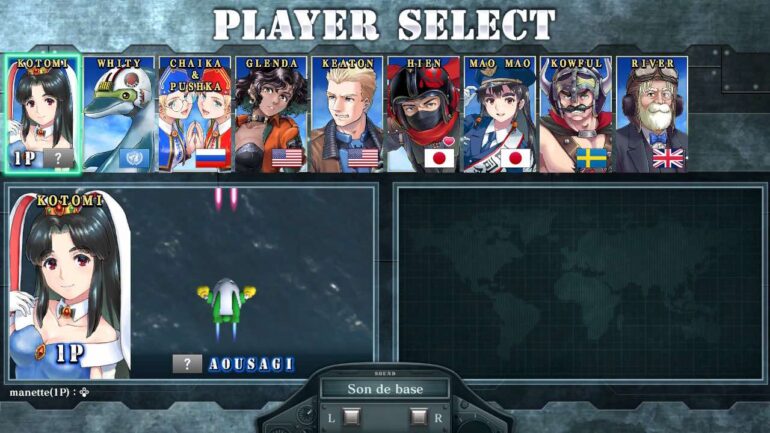Switch sound to next with R

[419, 416]
